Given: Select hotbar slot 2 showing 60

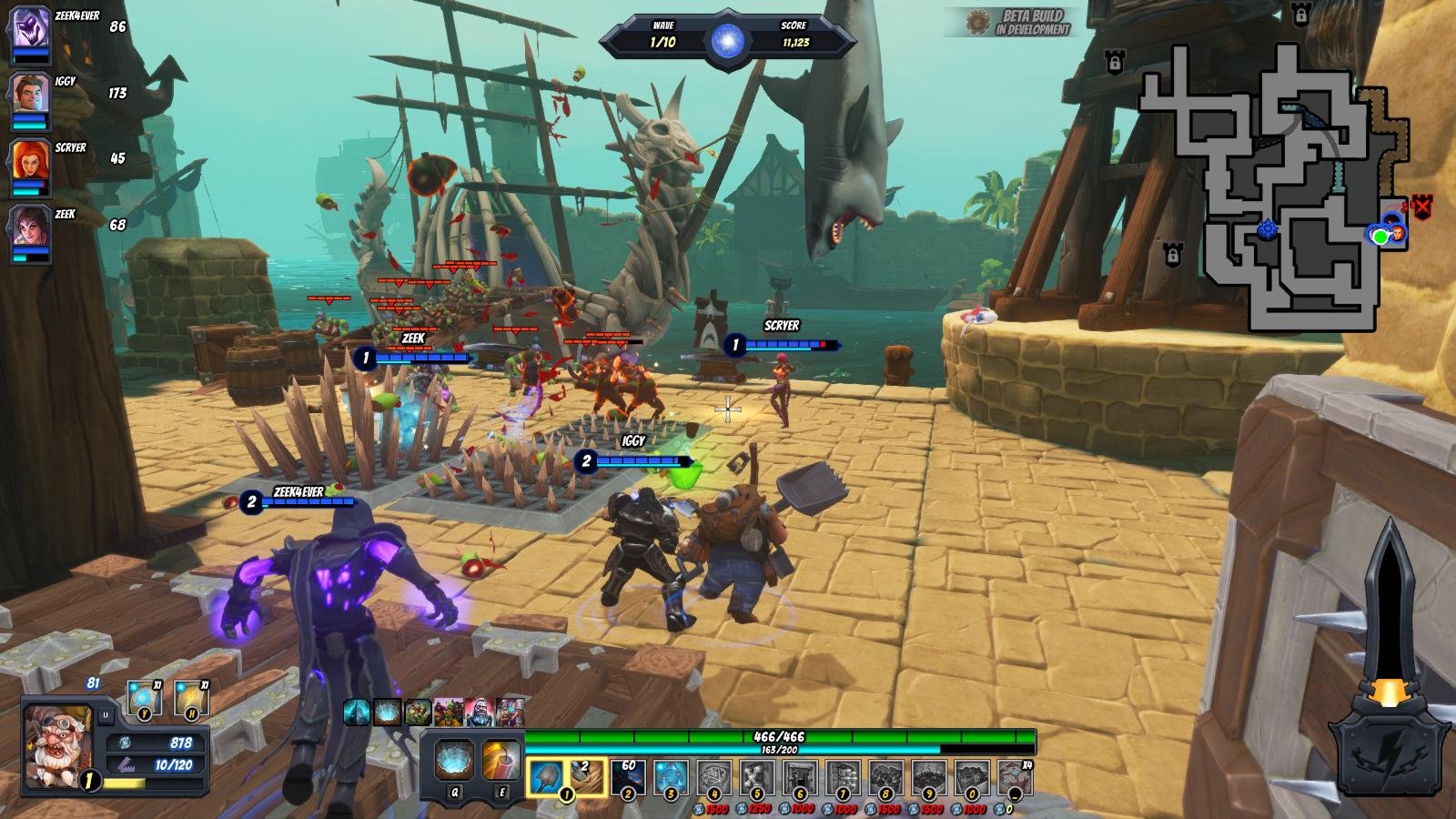Looking at the screenshot, I should [x=628, y=776].
